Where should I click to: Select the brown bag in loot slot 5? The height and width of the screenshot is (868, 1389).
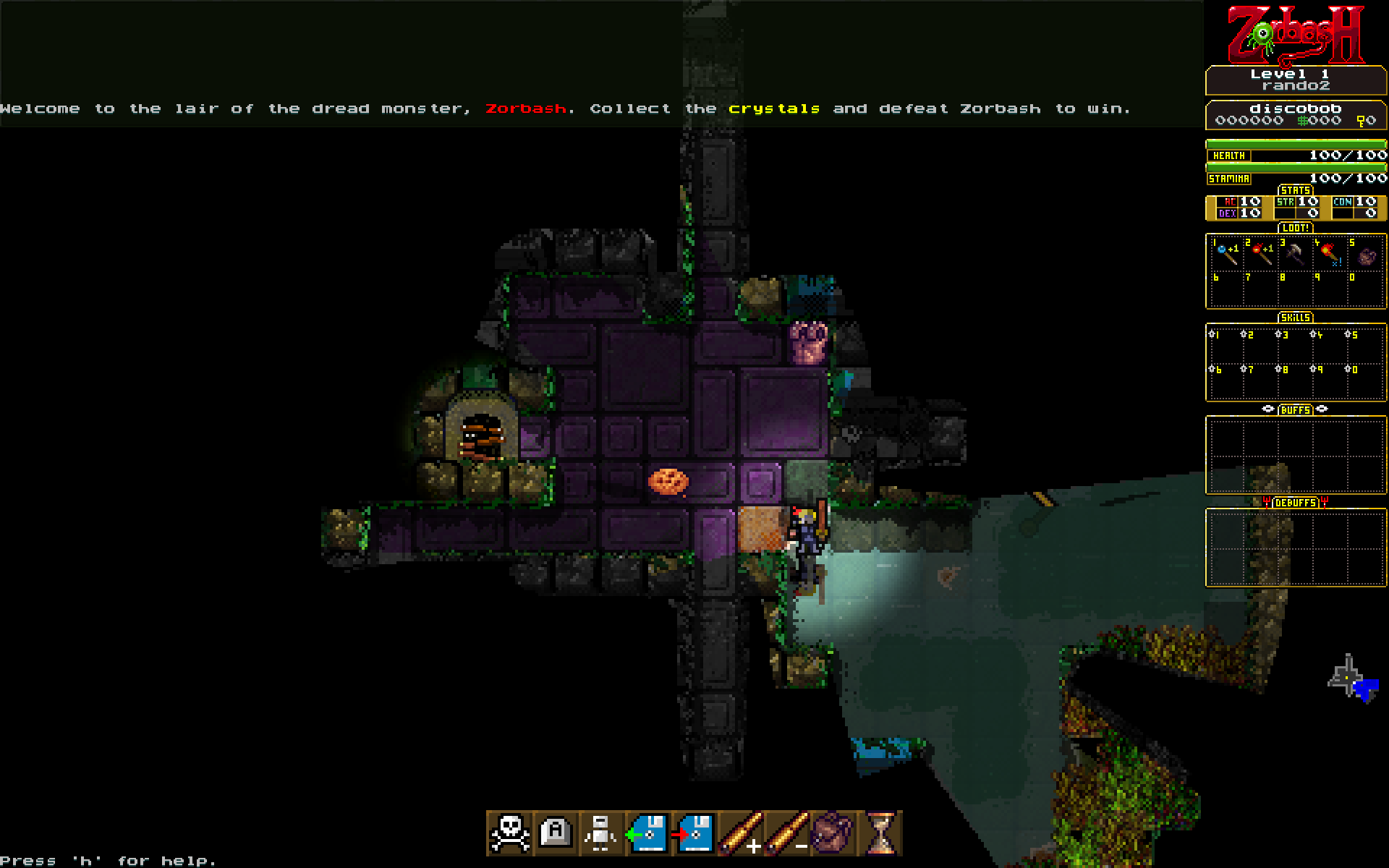[1365, 255]
